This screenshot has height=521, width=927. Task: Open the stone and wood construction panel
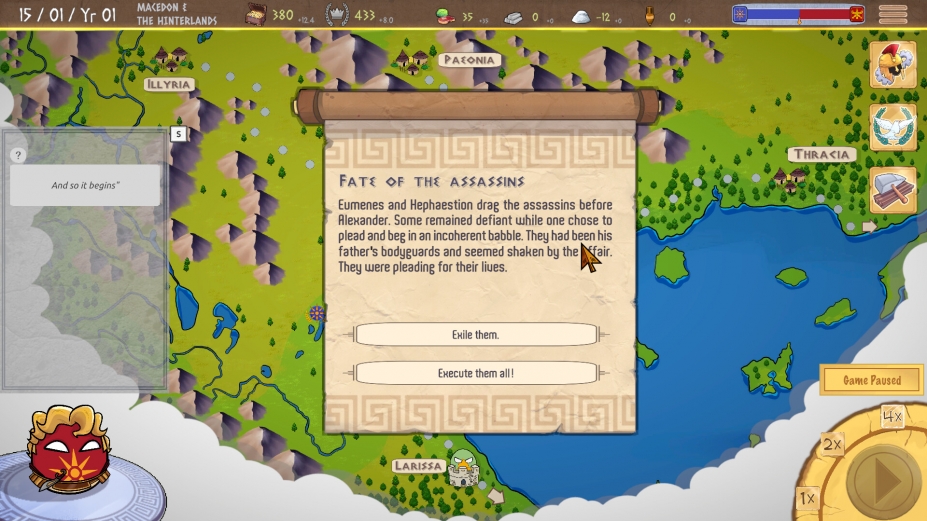893,189
